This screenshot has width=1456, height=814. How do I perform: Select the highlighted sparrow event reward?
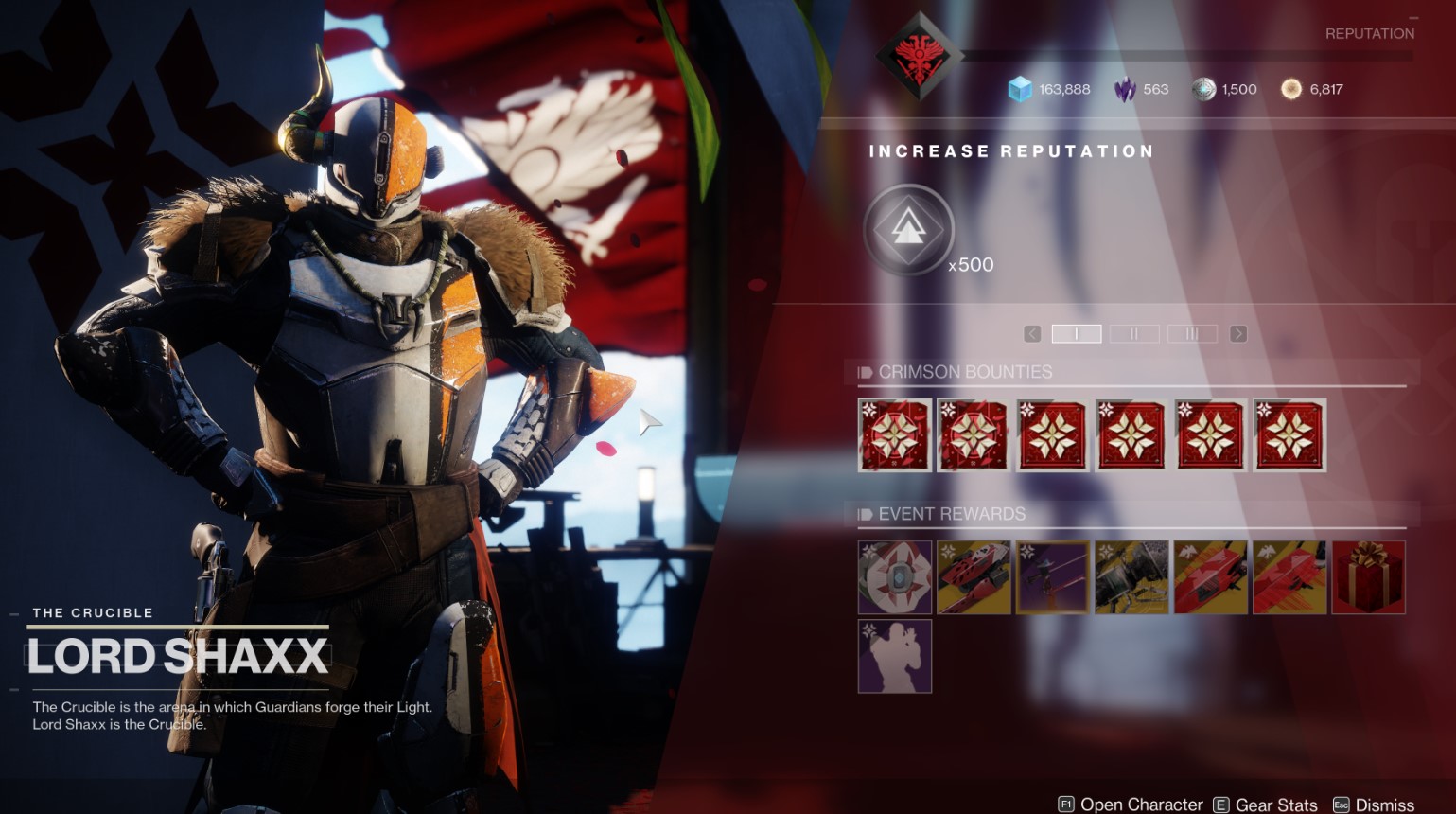pos(1053,576)
